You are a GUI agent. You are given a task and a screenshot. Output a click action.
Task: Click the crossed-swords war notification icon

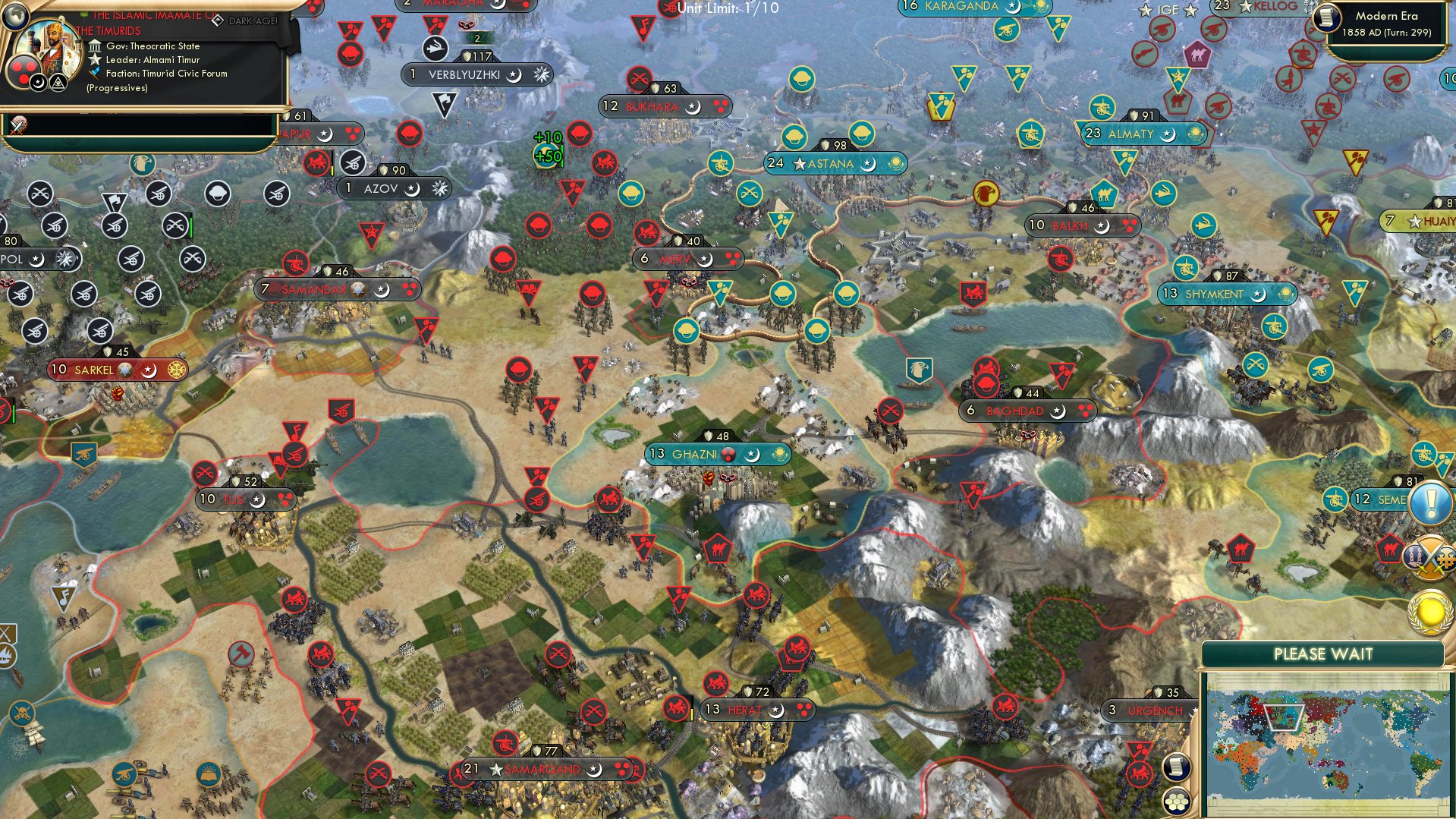[x=1430, y=556]
